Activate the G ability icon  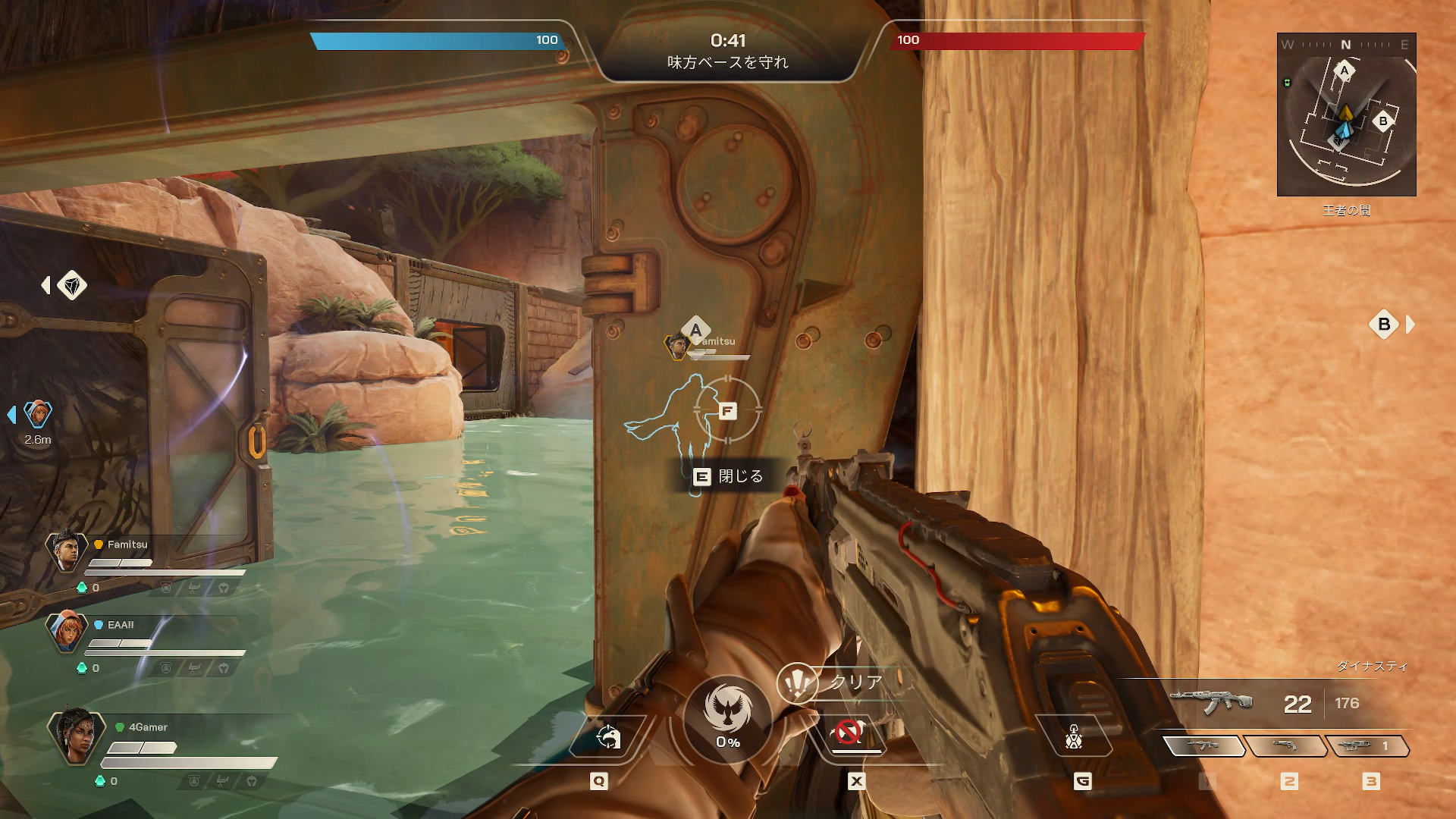click(1074, 736)
